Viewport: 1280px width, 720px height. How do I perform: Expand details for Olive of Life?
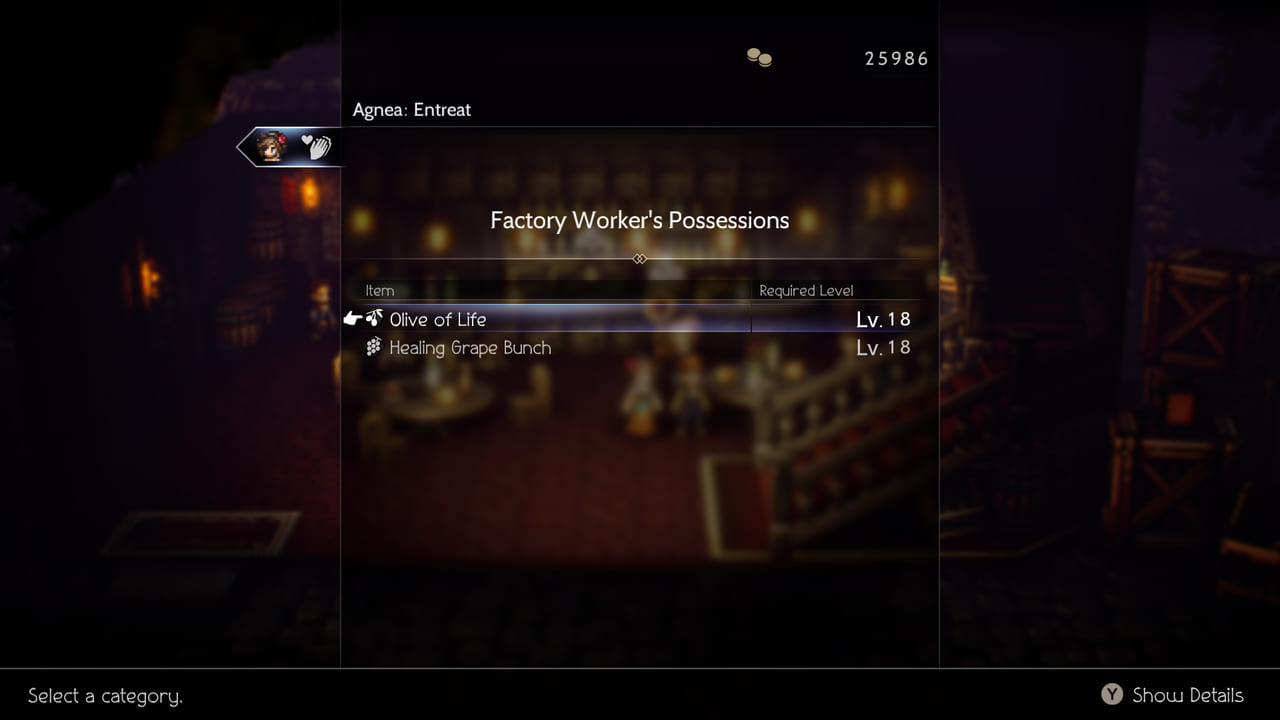437,319
